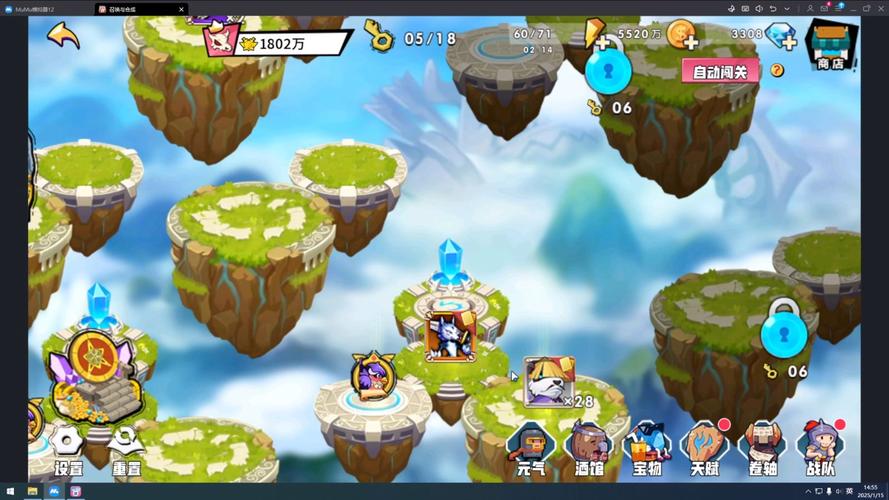Open 设置 settings
Image resolution: width=889 pixels, height=500 pixels.
pos(68,450)
